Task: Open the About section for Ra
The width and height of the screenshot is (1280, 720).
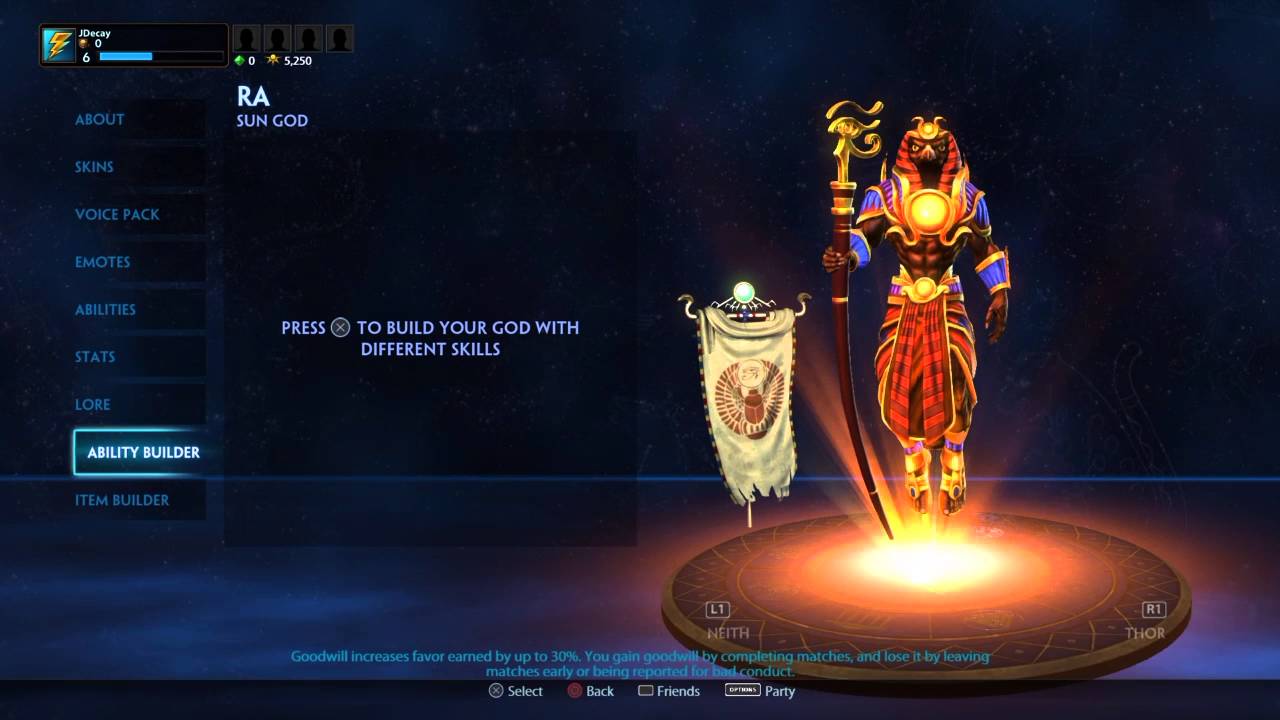Action: pyautogui.click(x=100, y=119)
